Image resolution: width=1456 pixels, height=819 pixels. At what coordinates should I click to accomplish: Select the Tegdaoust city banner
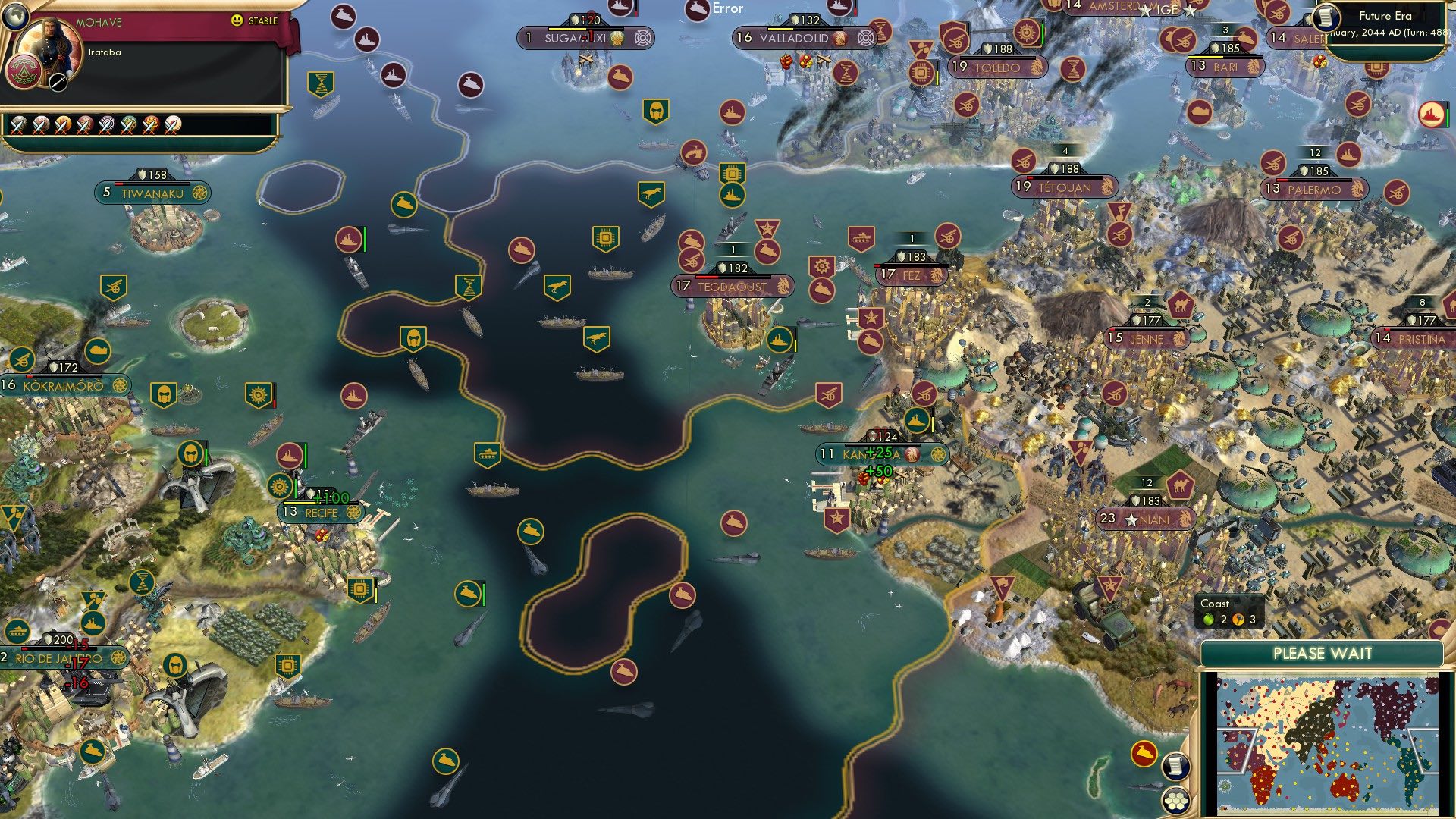click(732, 286)
